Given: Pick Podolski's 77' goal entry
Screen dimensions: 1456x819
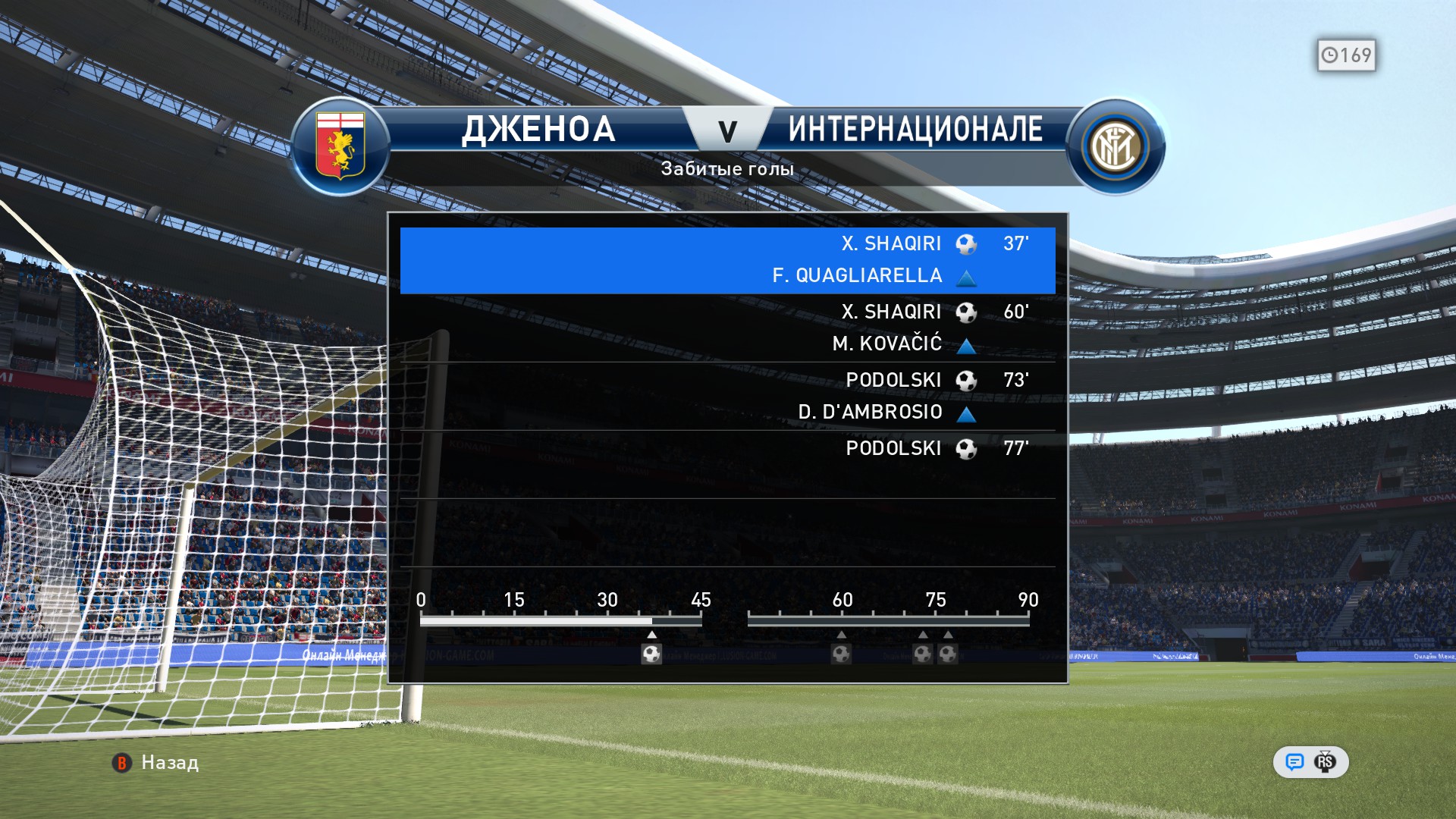Looking at the screenshot, I should [727, 449].
